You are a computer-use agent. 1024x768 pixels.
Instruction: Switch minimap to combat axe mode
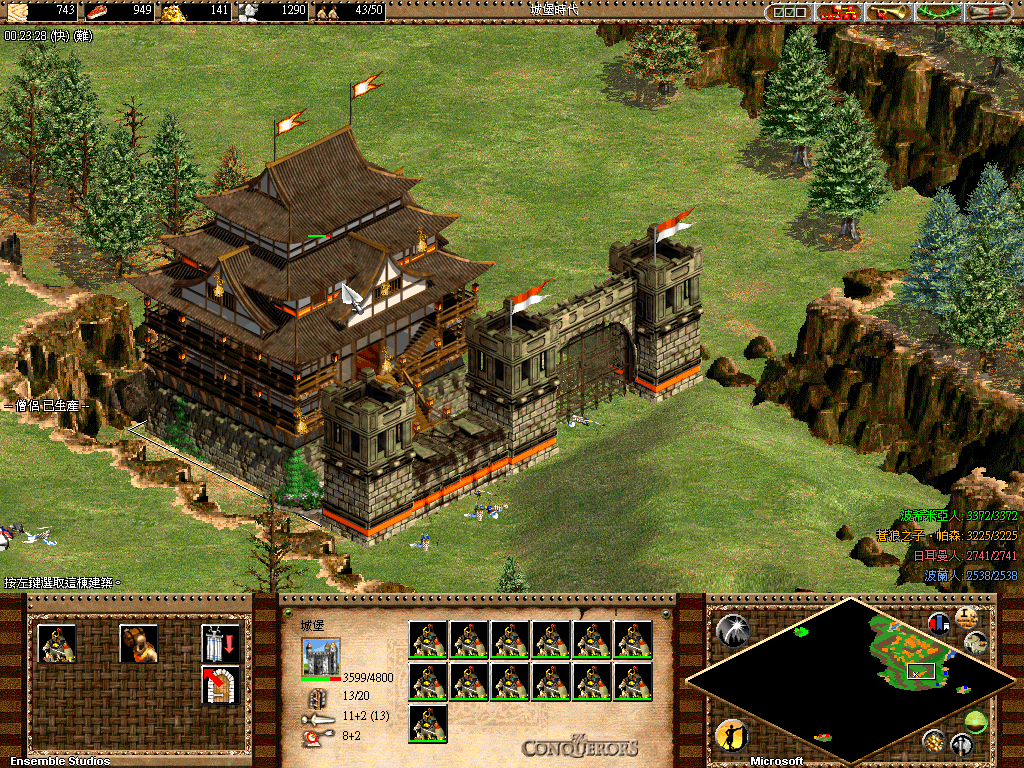962,744
